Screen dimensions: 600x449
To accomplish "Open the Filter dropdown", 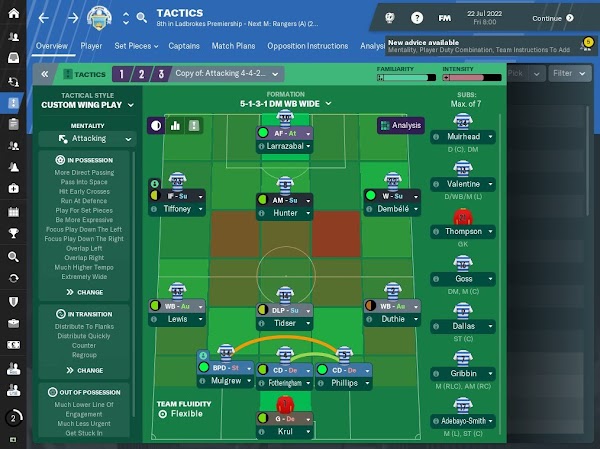I will (569, 73).
